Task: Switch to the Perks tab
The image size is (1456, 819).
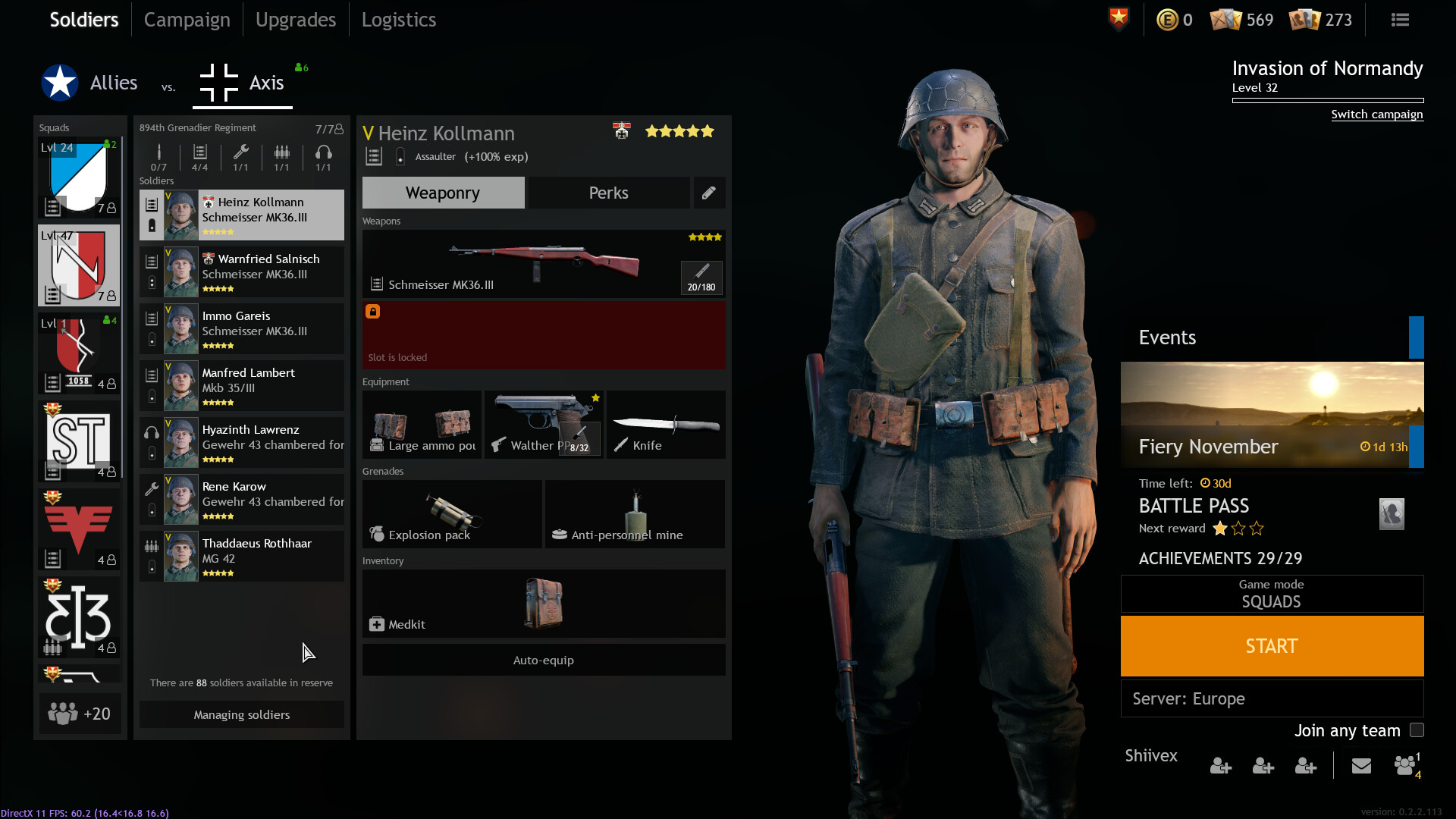Action: (608, 193)
